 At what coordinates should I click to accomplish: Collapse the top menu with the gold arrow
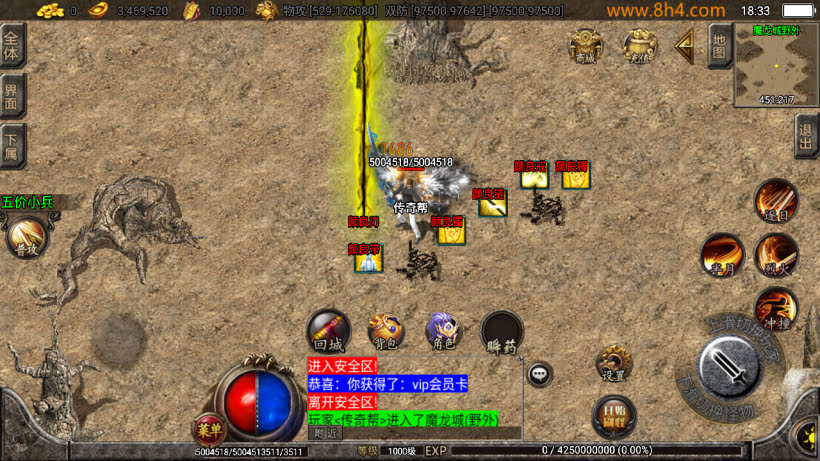point(685,45)
